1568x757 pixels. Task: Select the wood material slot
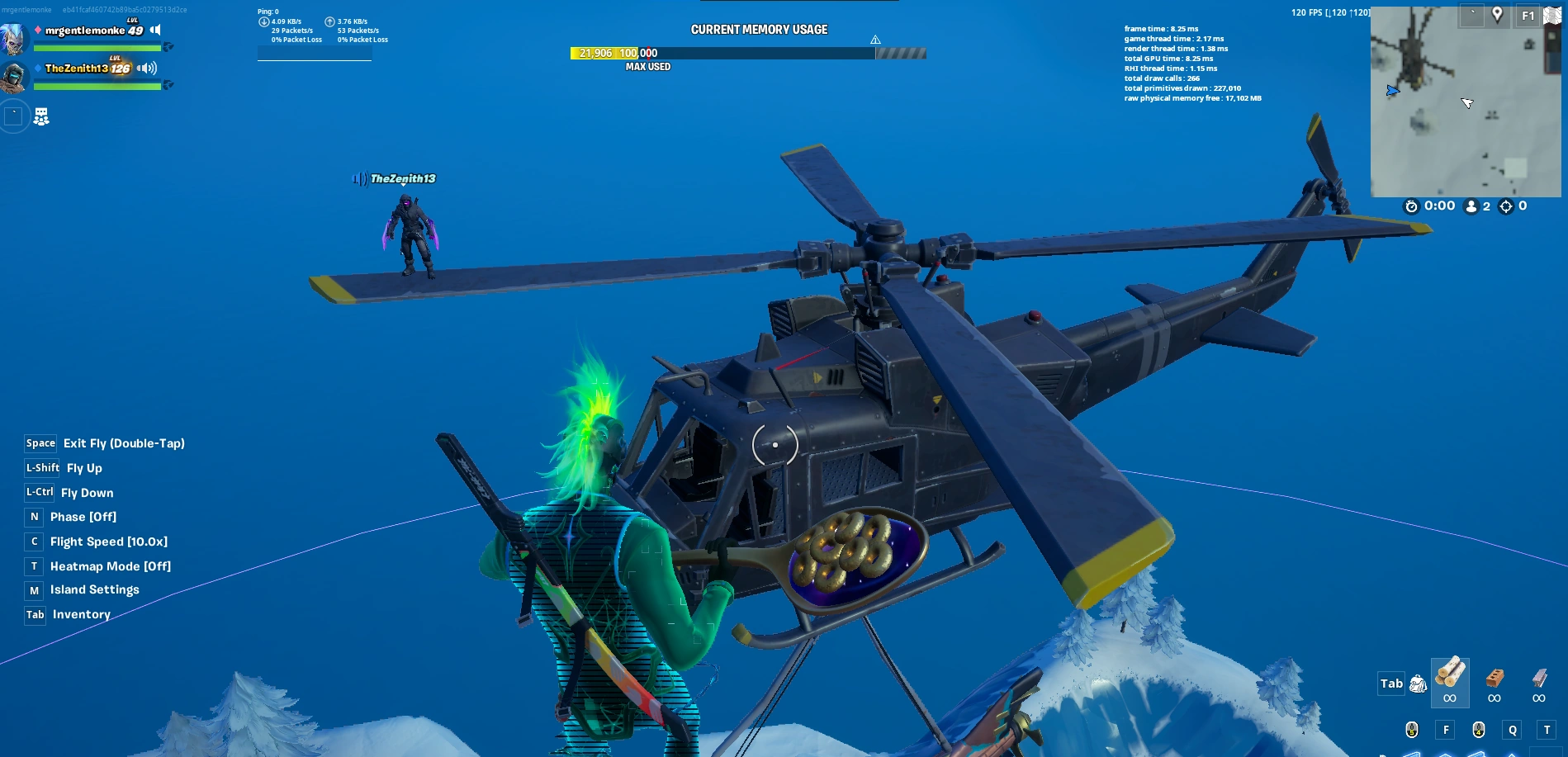pos(1450,684)
